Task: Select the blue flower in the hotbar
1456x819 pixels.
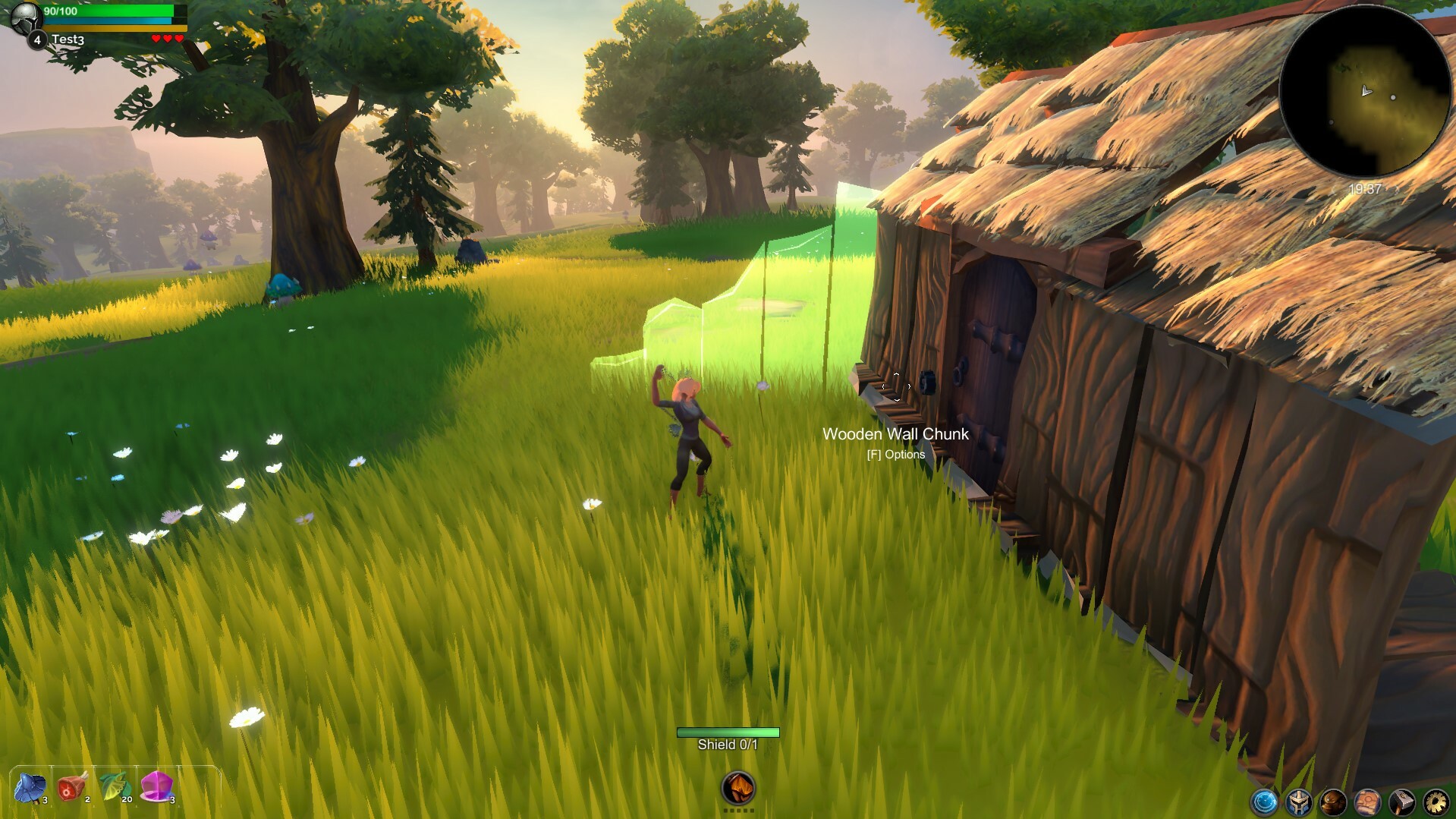Action: click(29, 788)
